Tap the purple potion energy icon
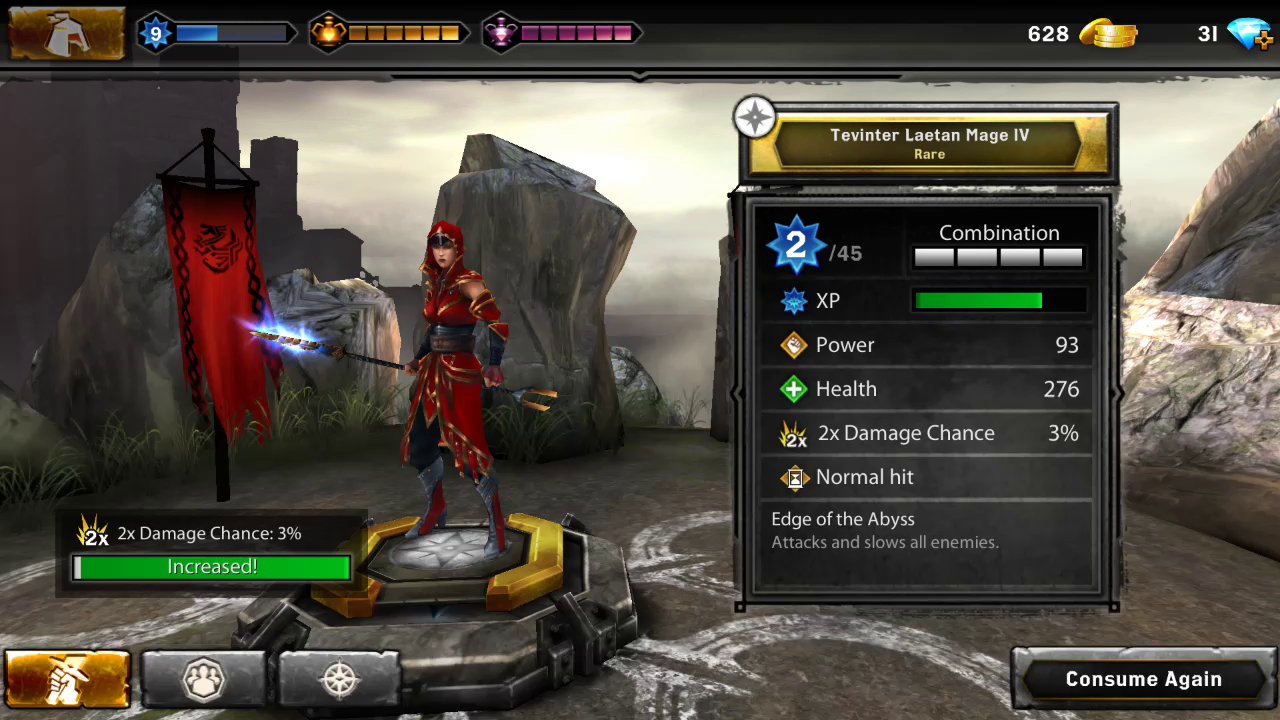The image size is (1280, 720). [x=499, y=34]
